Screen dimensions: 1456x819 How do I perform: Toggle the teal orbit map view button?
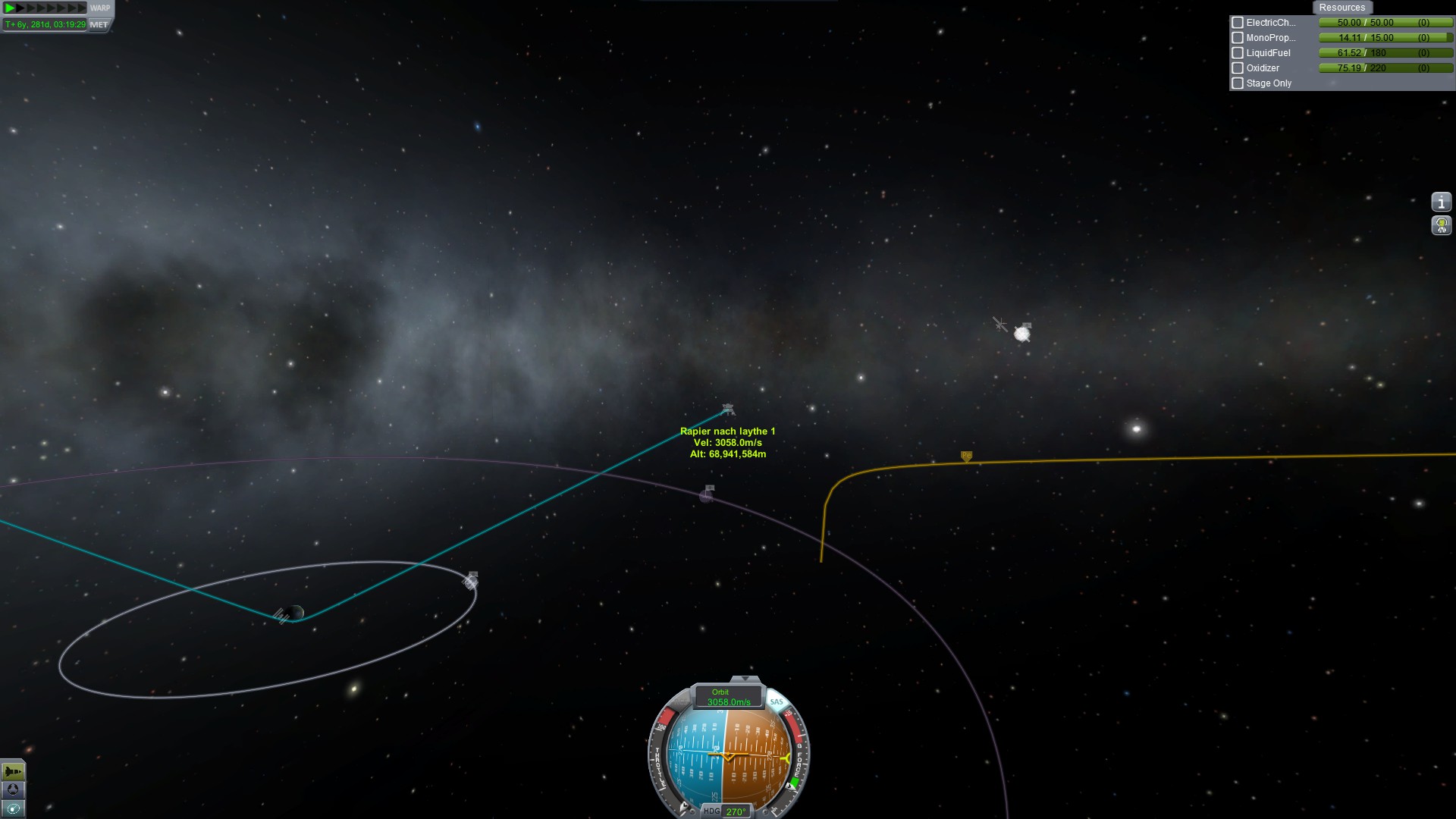pos(13,808)
